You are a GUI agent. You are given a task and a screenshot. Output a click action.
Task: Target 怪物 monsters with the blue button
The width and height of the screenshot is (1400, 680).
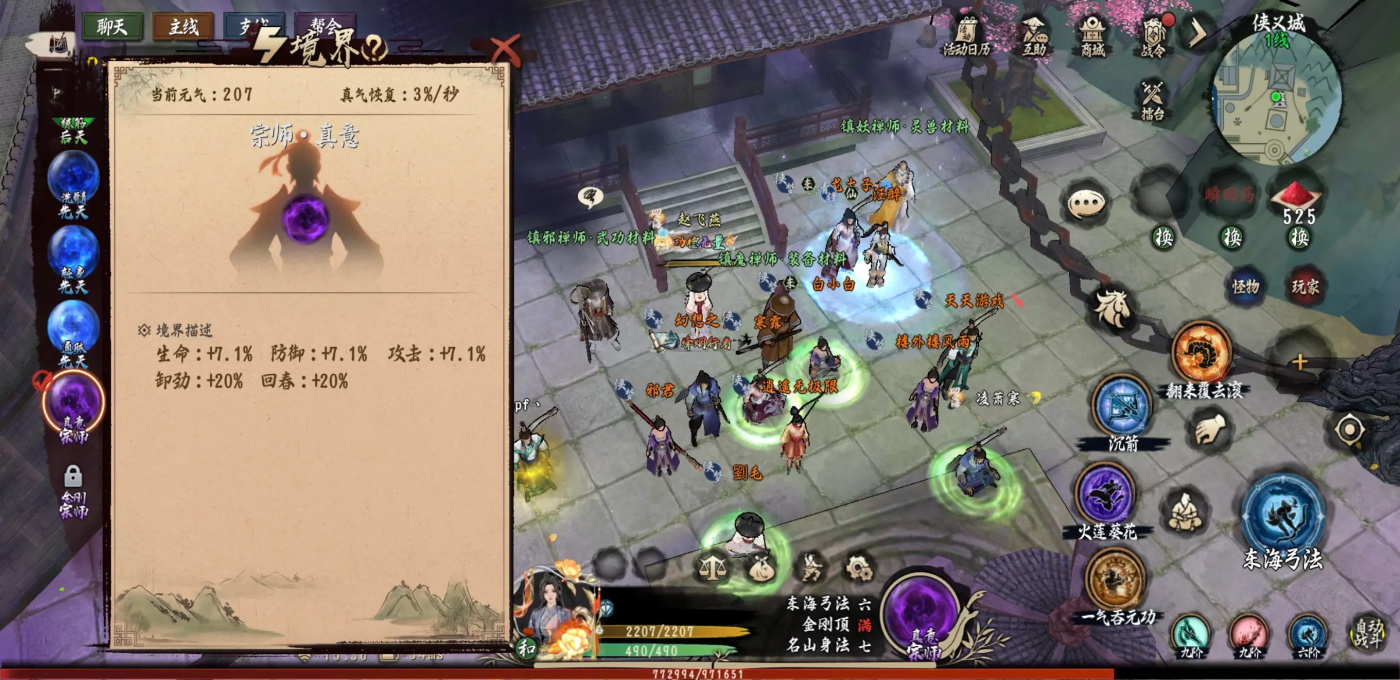(1245, 286)
